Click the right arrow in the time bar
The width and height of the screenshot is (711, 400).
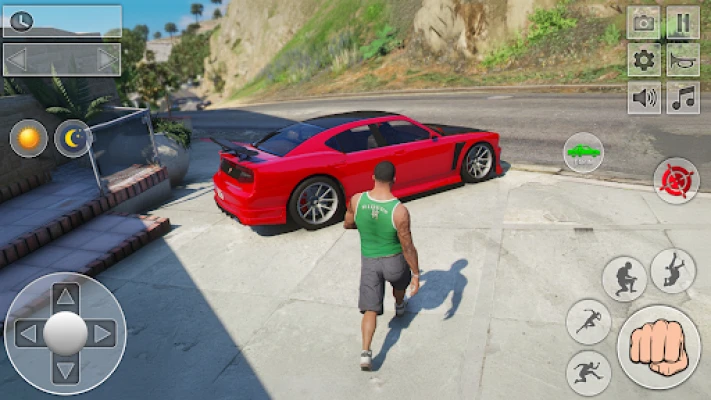tap(106, 59)
